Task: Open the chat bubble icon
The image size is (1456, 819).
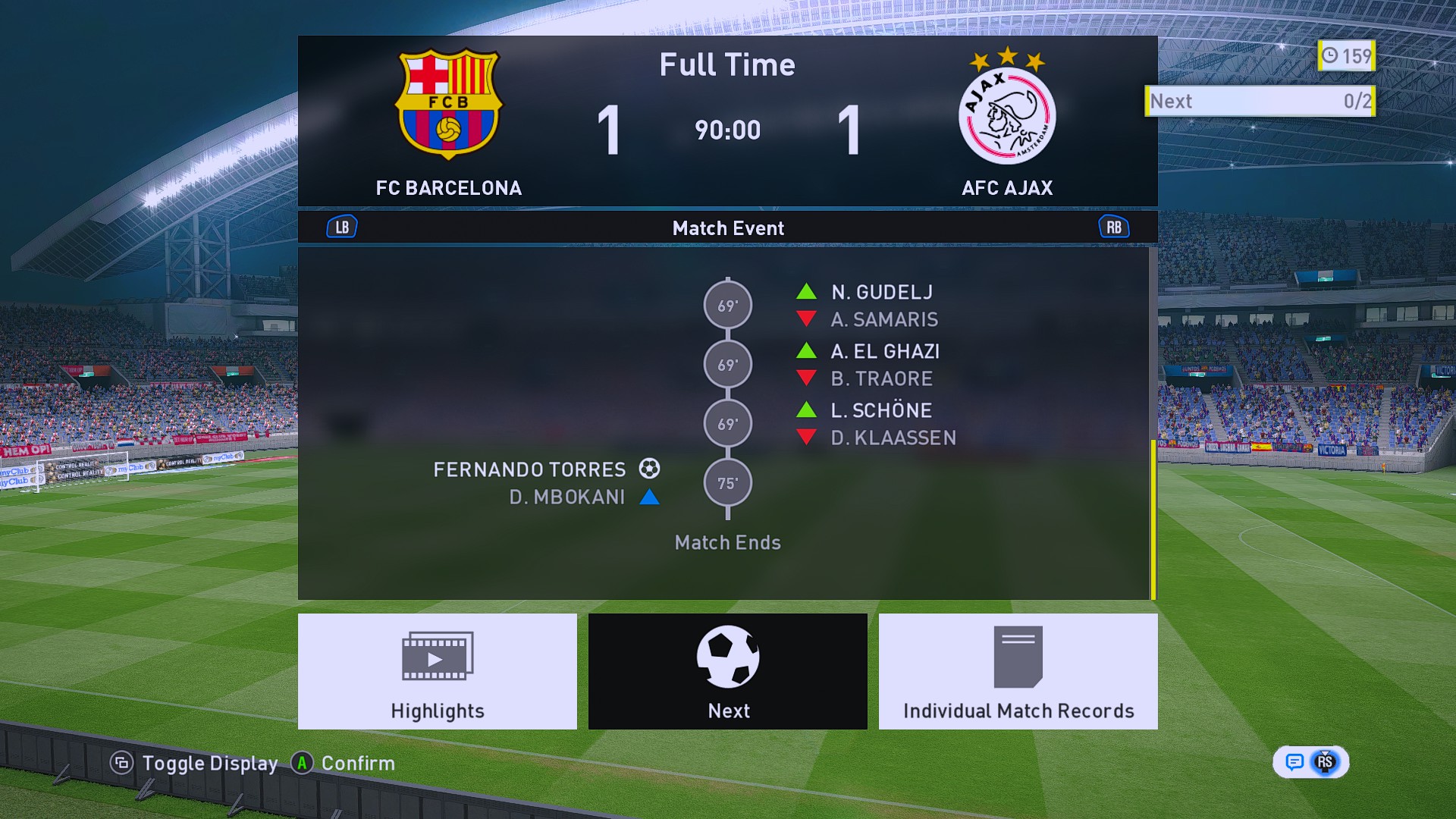Action: tap(1294, 762)
